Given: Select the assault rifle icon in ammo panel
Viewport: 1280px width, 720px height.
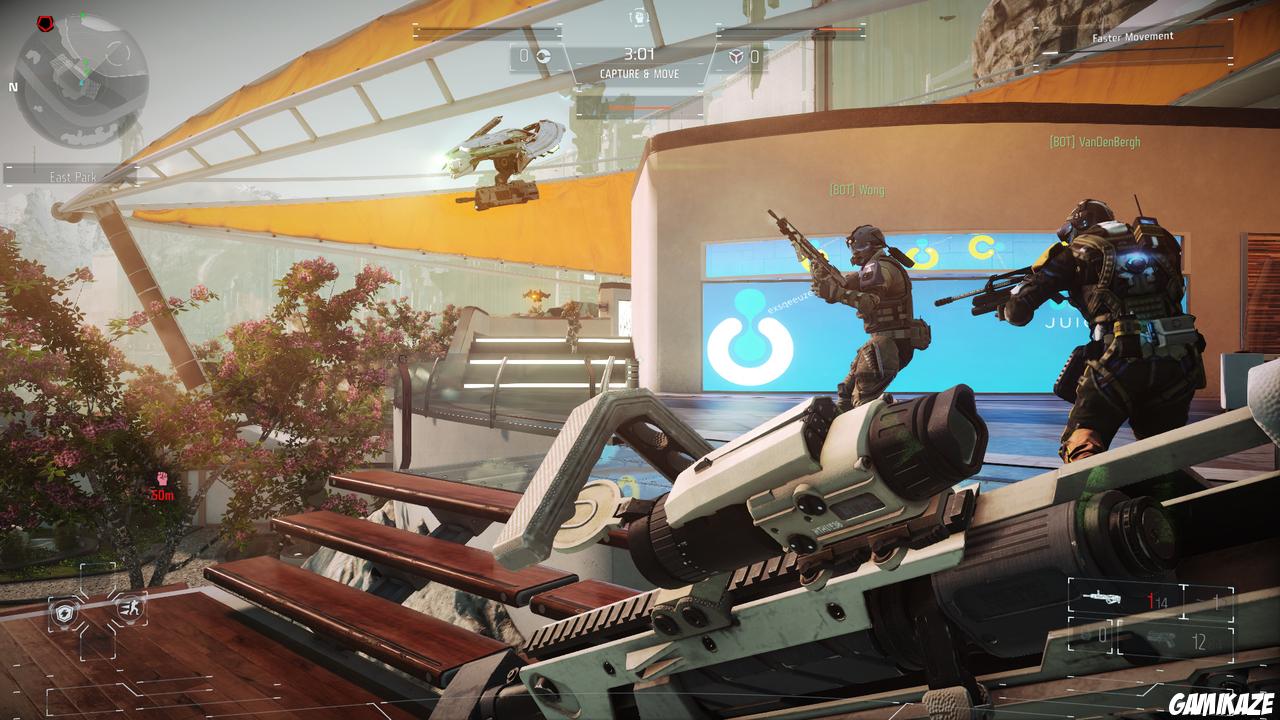Looking at the screenshot, I should tap(1103, 597).
